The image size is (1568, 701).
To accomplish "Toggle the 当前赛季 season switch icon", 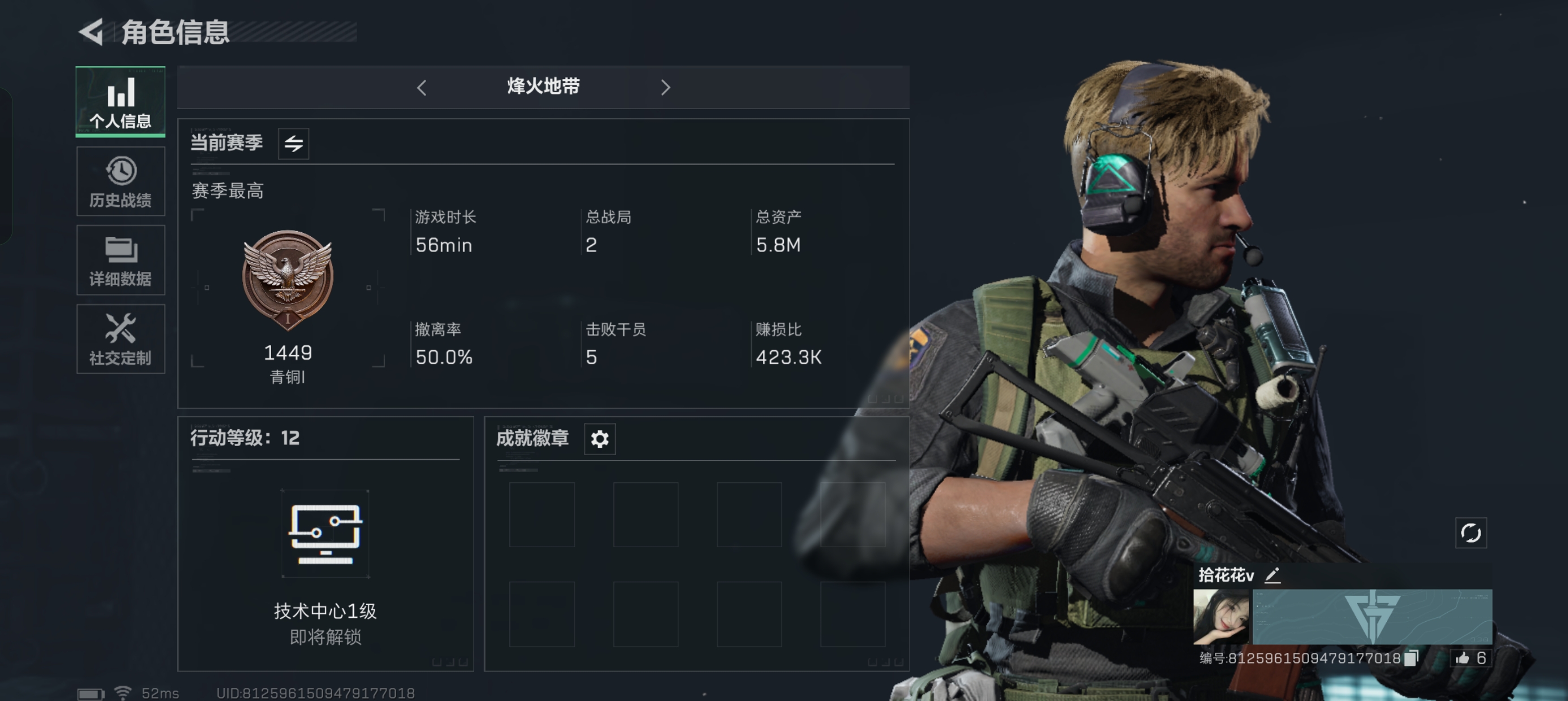I will pyautogui.click(x=294, y=144).
